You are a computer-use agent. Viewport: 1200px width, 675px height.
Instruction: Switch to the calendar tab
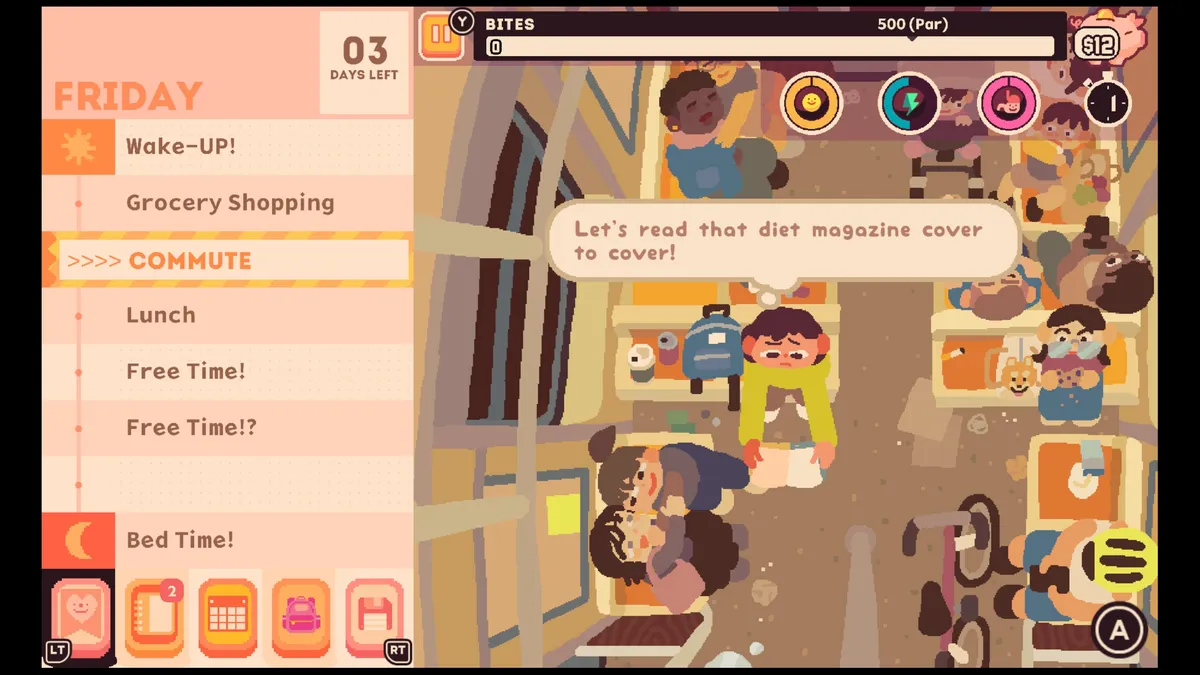(227, 618)
